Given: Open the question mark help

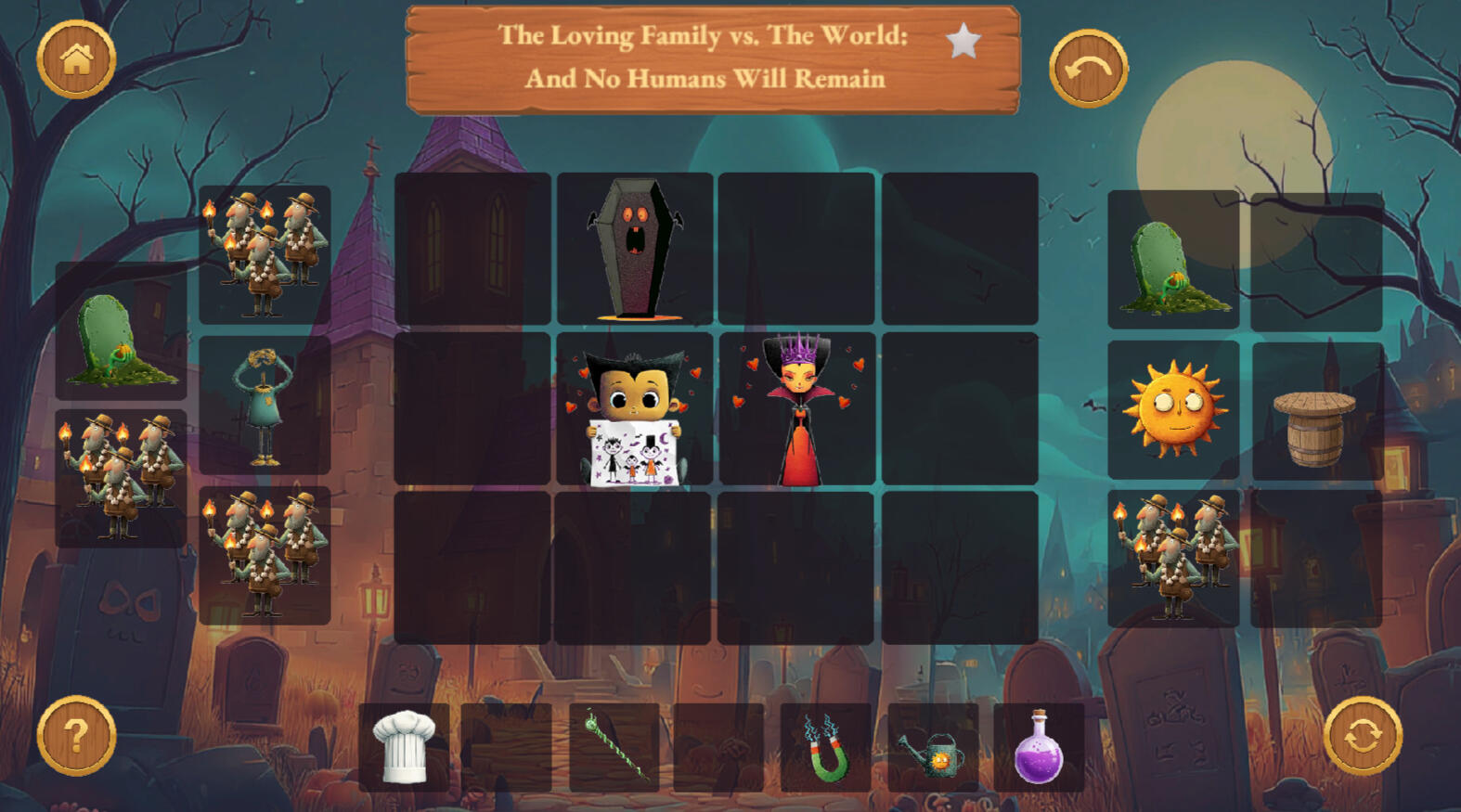Looking at the screenshot, I should [x=76, y=735].
